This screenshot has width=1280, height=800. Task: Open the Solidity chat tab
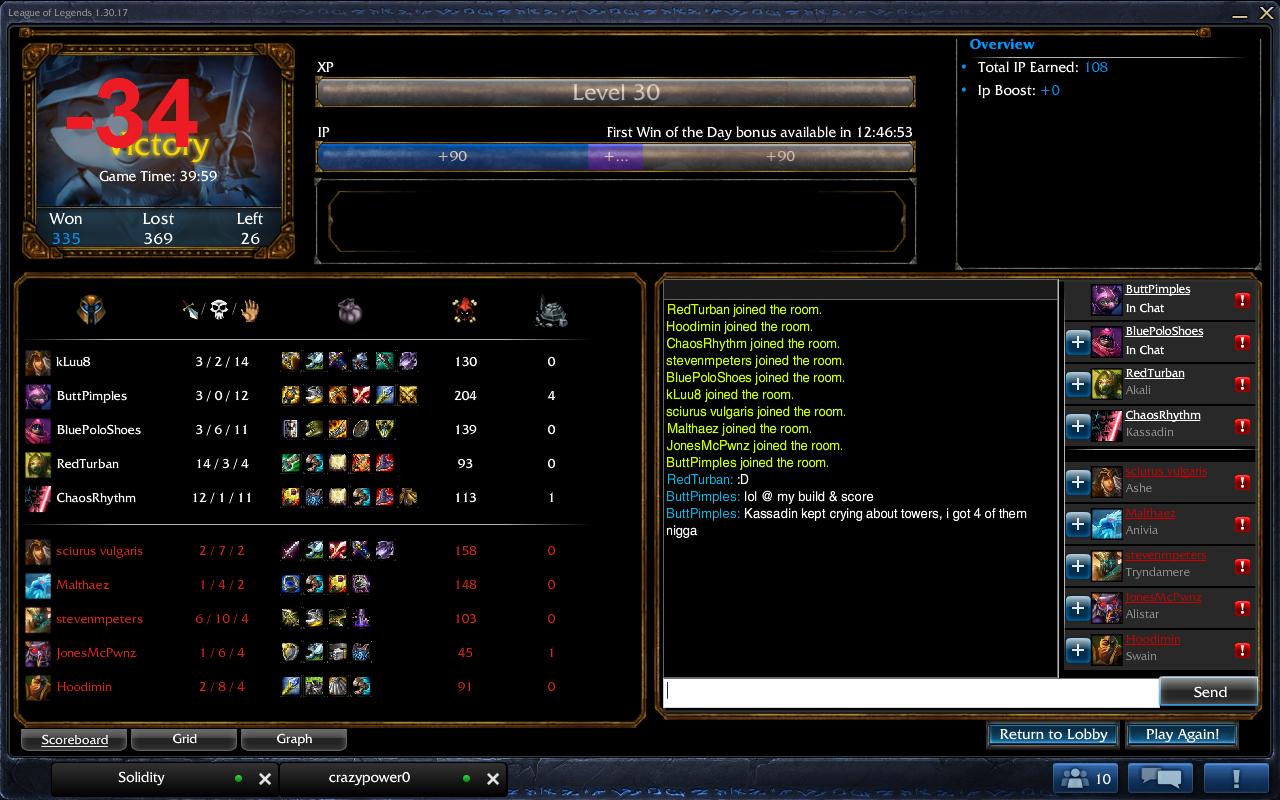tap(141, 777)
